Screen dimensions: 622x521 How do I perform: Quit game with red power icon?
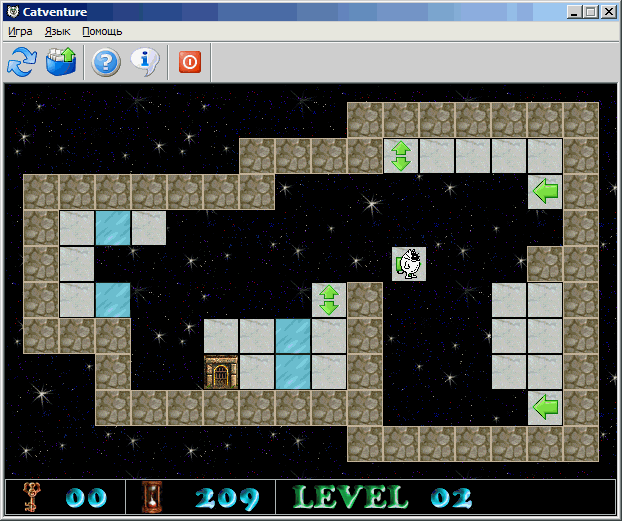190,62
